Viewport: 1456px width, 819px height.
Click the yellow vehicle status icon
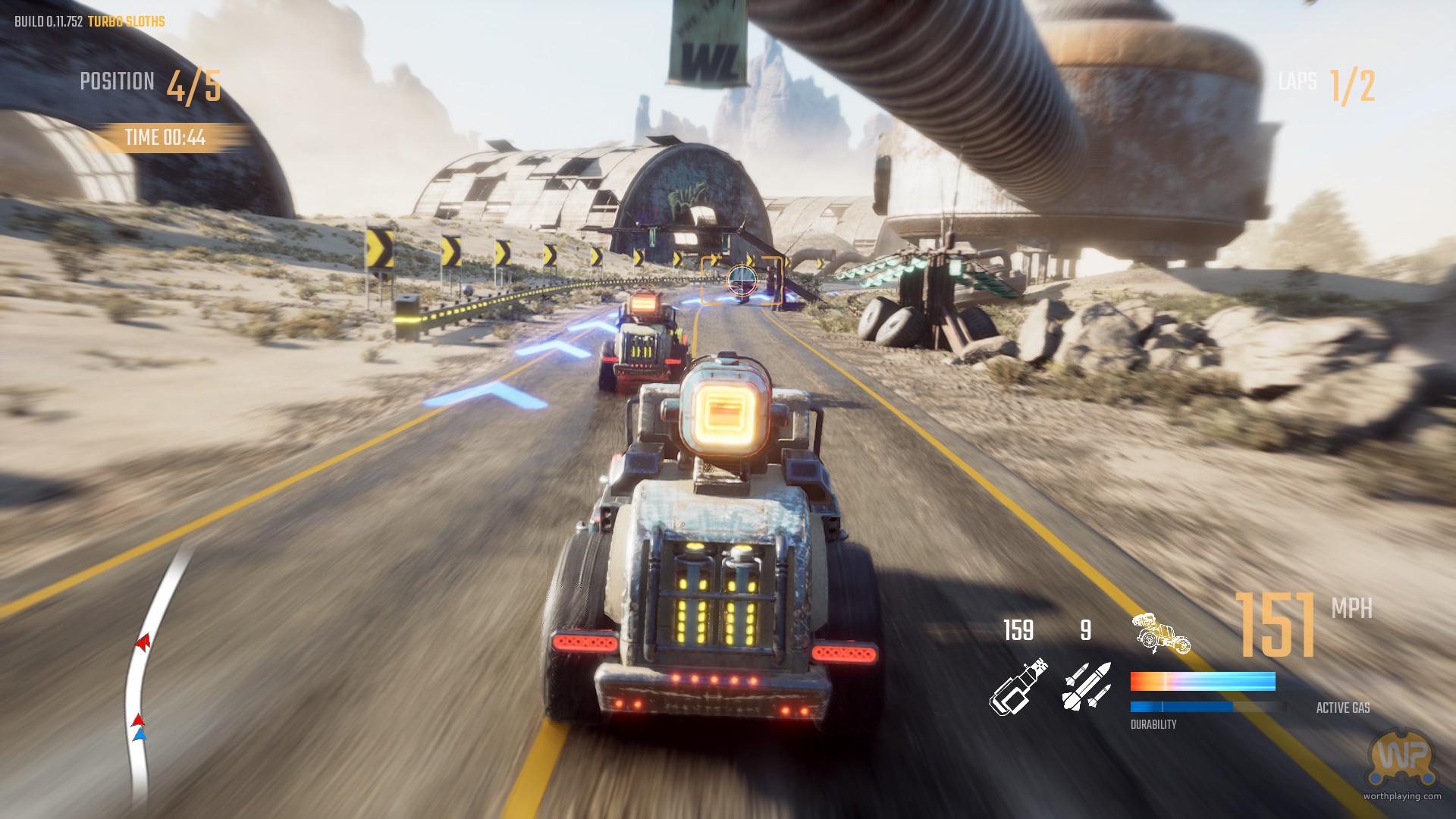pyautogui.click(x=1159, y=633)
